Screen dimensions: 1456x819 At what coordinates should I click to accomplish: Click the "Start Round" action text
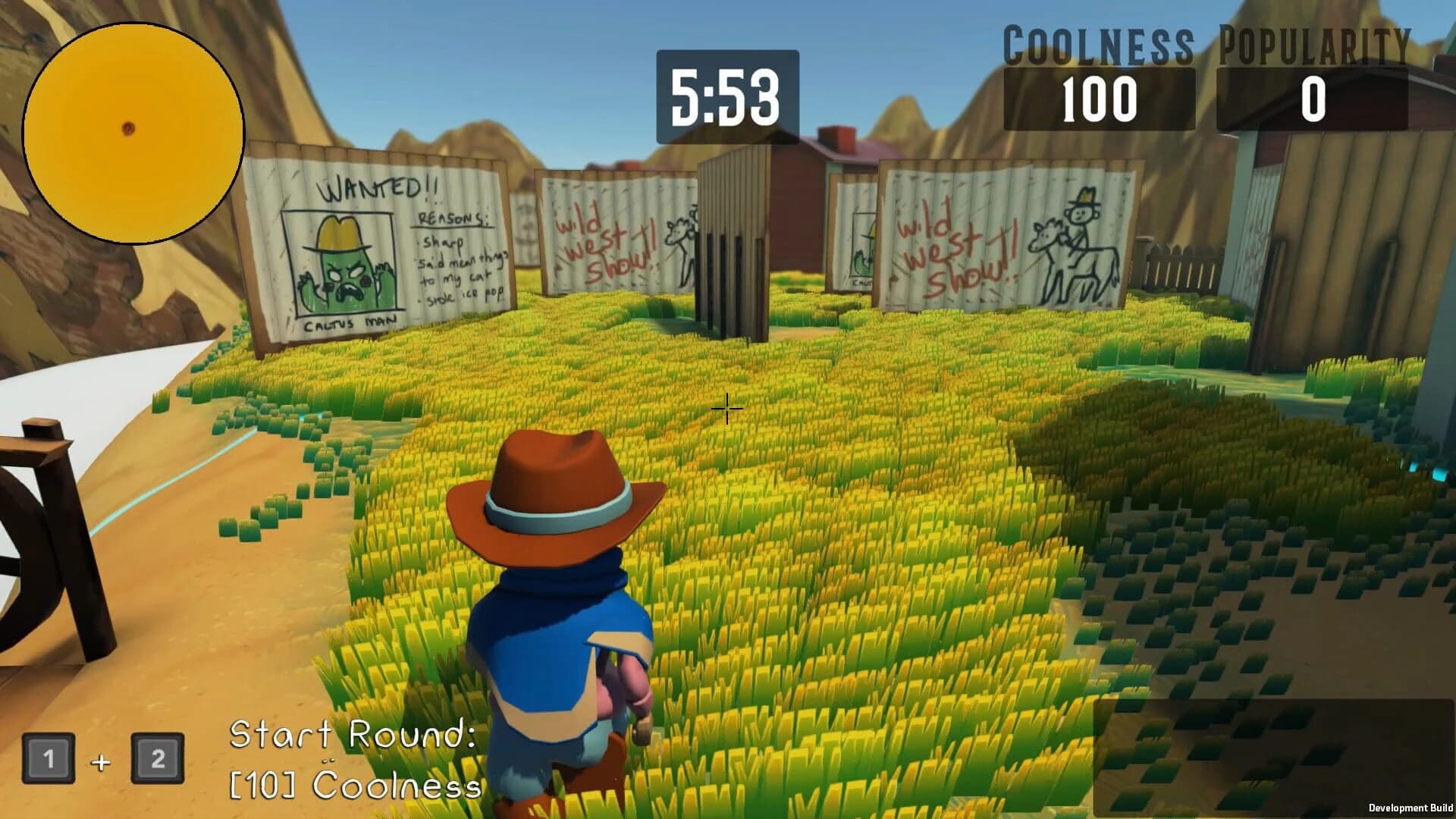coord(353,736)
